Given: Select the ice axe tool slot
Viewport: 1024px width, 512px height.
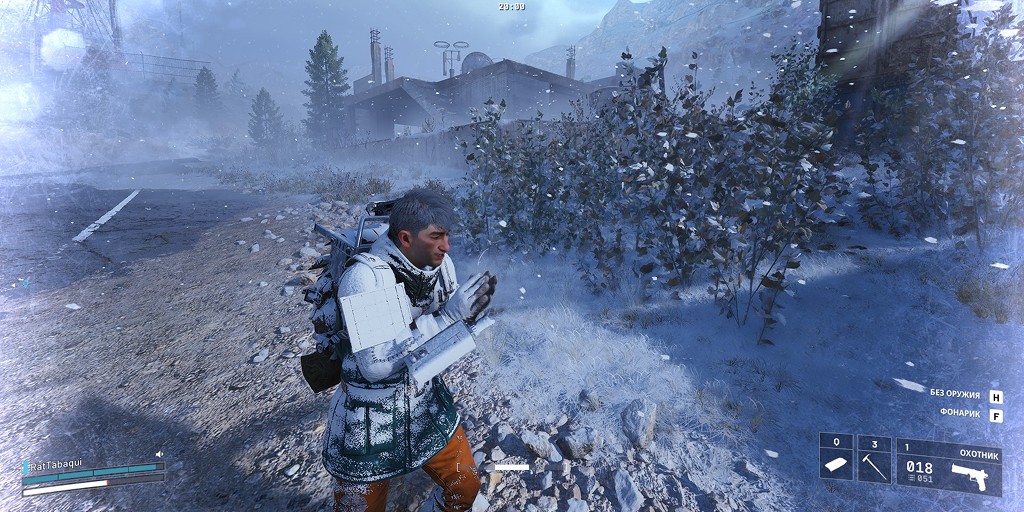Looking at the screenshot, I should [x=873, y=460].
